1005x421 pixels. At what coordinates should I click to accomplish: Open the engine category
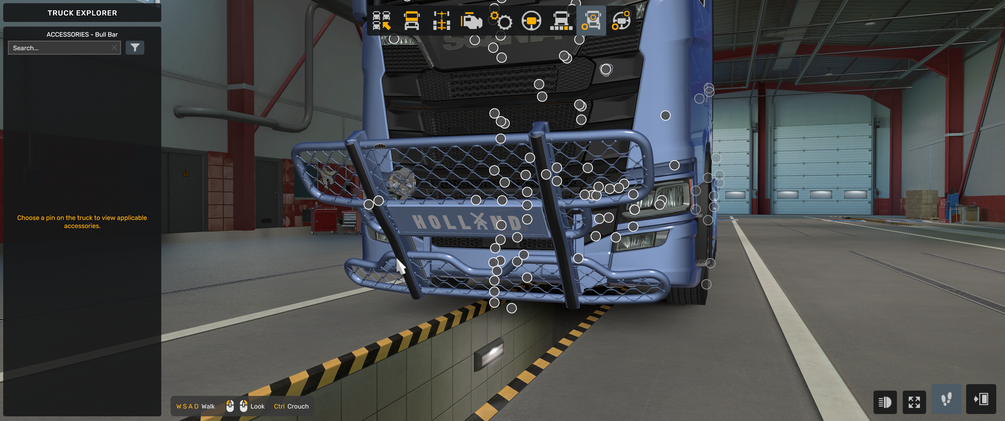tap(471, 20)
